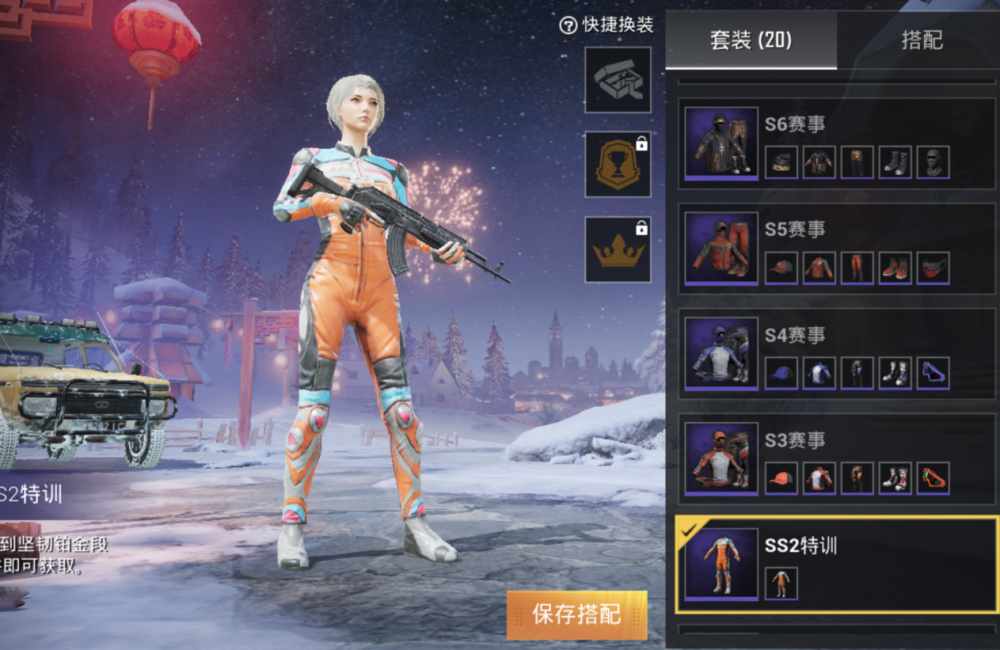The height and width of the screenshot is (650, 1000).
Task: Select the S3赛事 orange glasses item icon
Action: (x=933, y=478)
